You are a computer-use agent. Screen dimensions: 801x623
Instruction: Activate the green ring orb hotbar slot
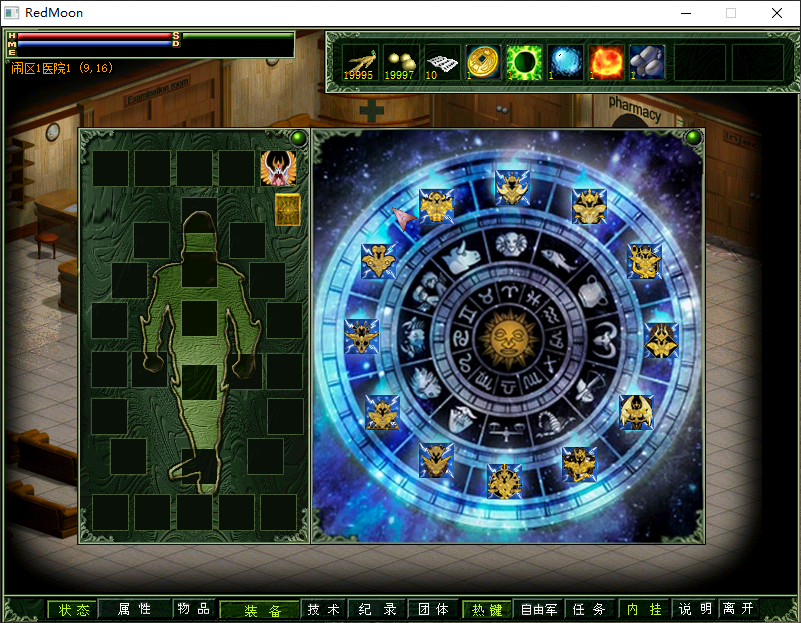point(523,61)
